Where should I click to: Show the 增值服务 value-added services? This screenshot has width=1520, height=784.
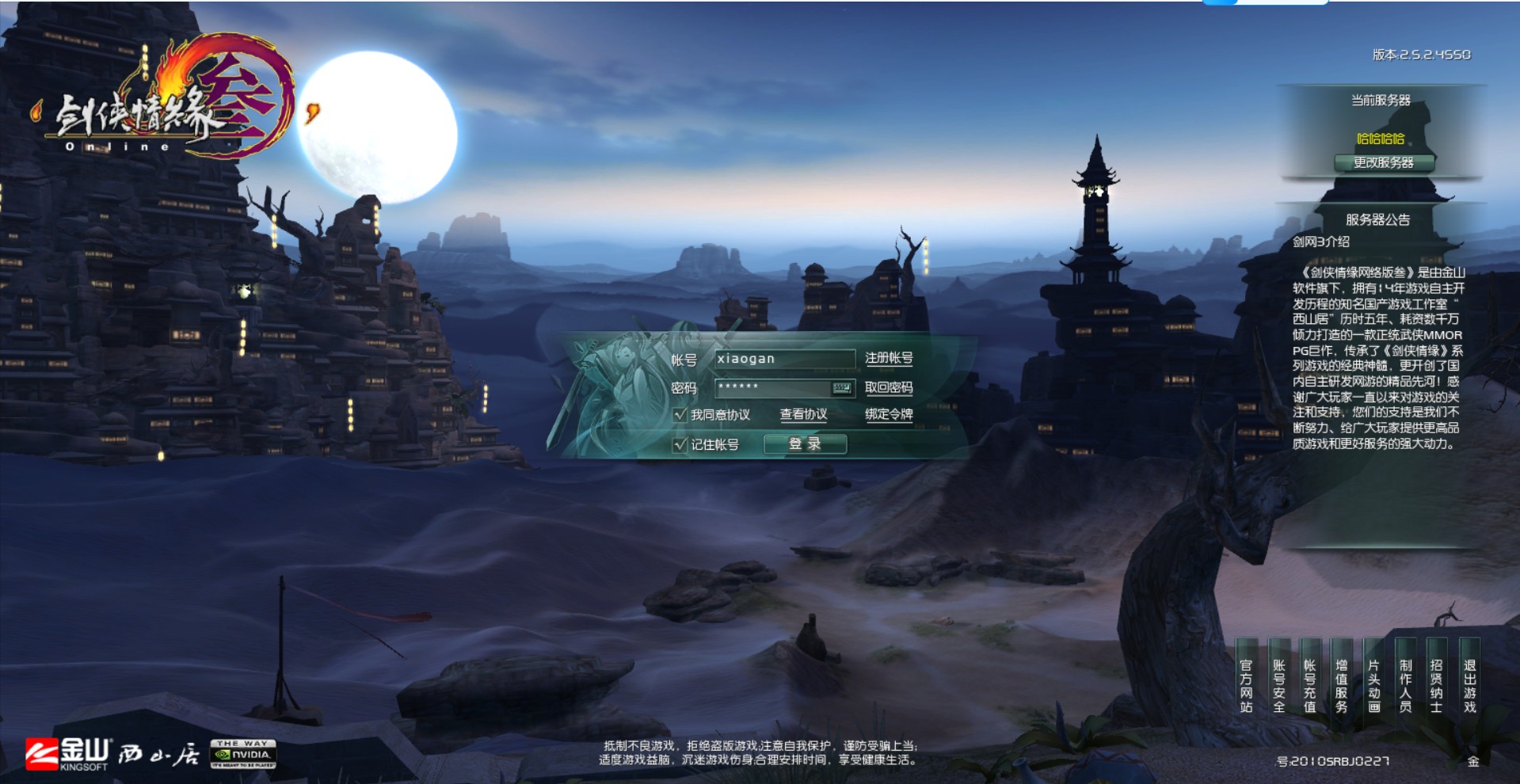tap(1342, 686)
